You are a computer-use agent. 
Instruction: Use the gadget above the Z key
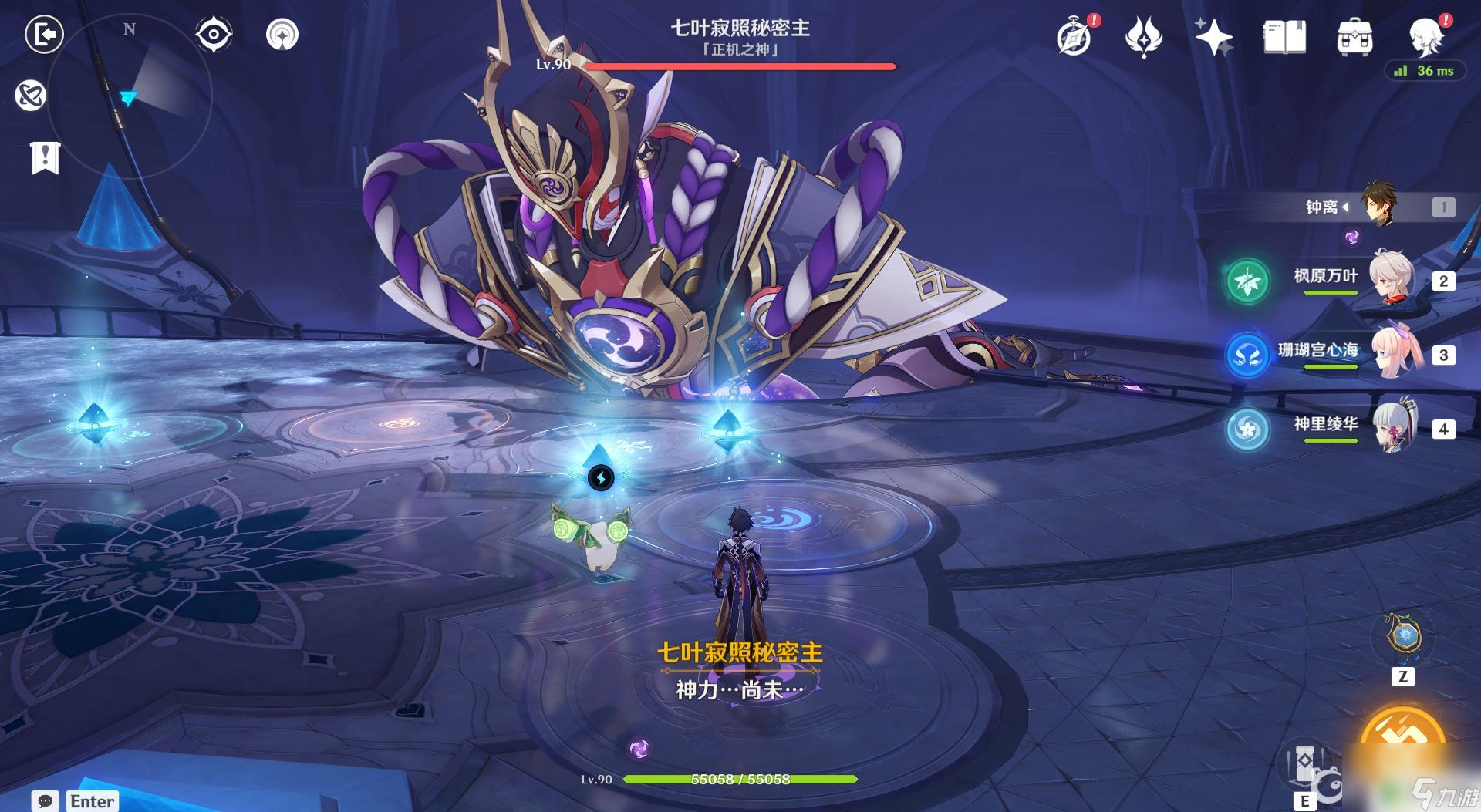pos(1402,637)
